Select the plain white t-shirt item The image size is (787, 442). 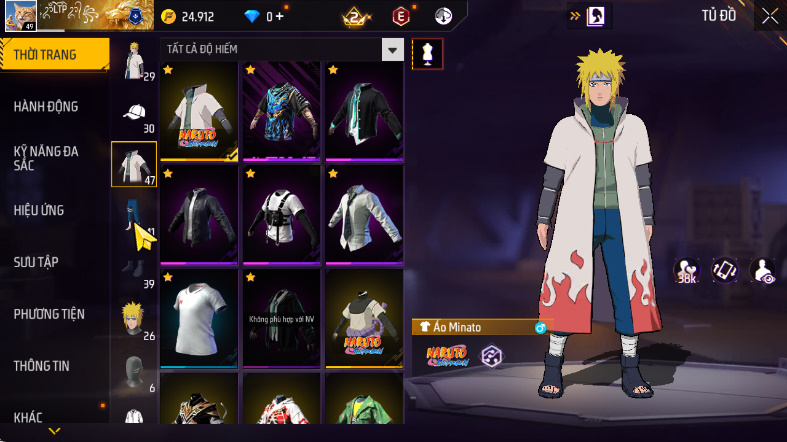coord(199,317)
